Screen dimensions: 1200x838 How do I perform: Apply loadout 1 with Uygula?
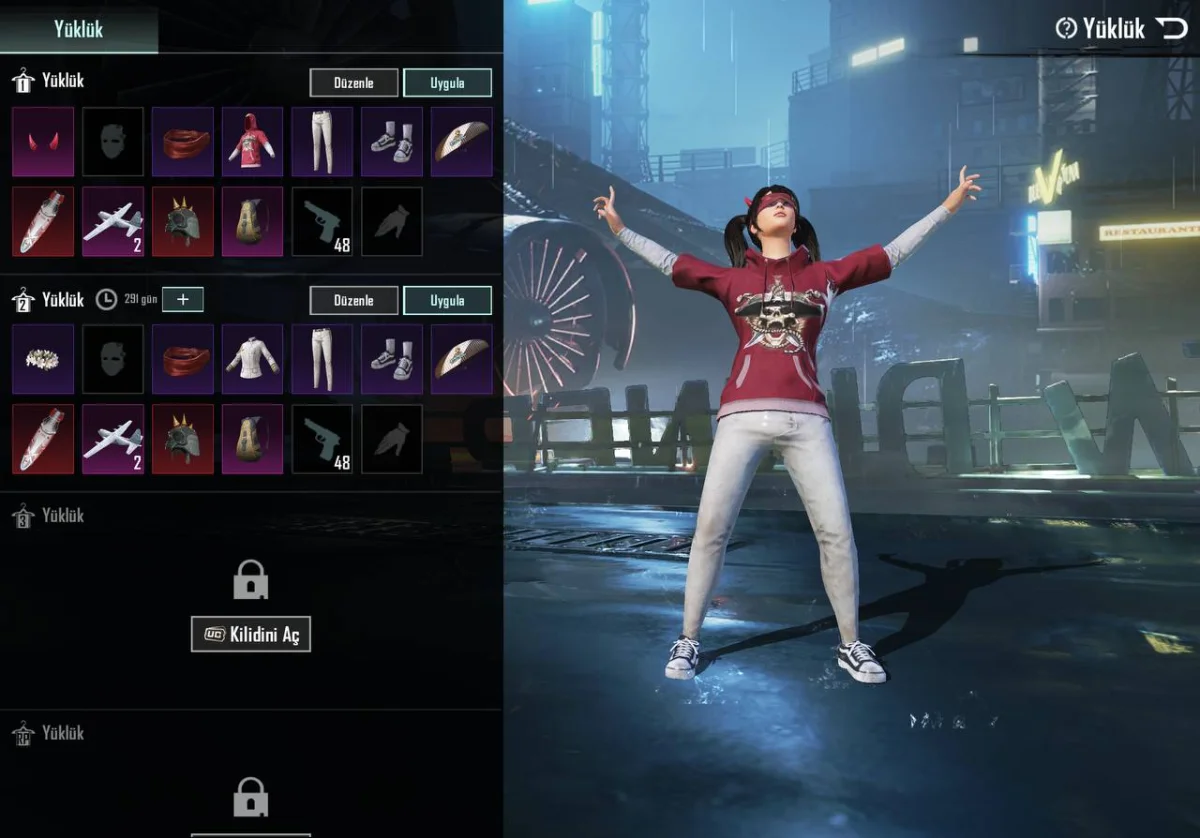click(447, 82)
